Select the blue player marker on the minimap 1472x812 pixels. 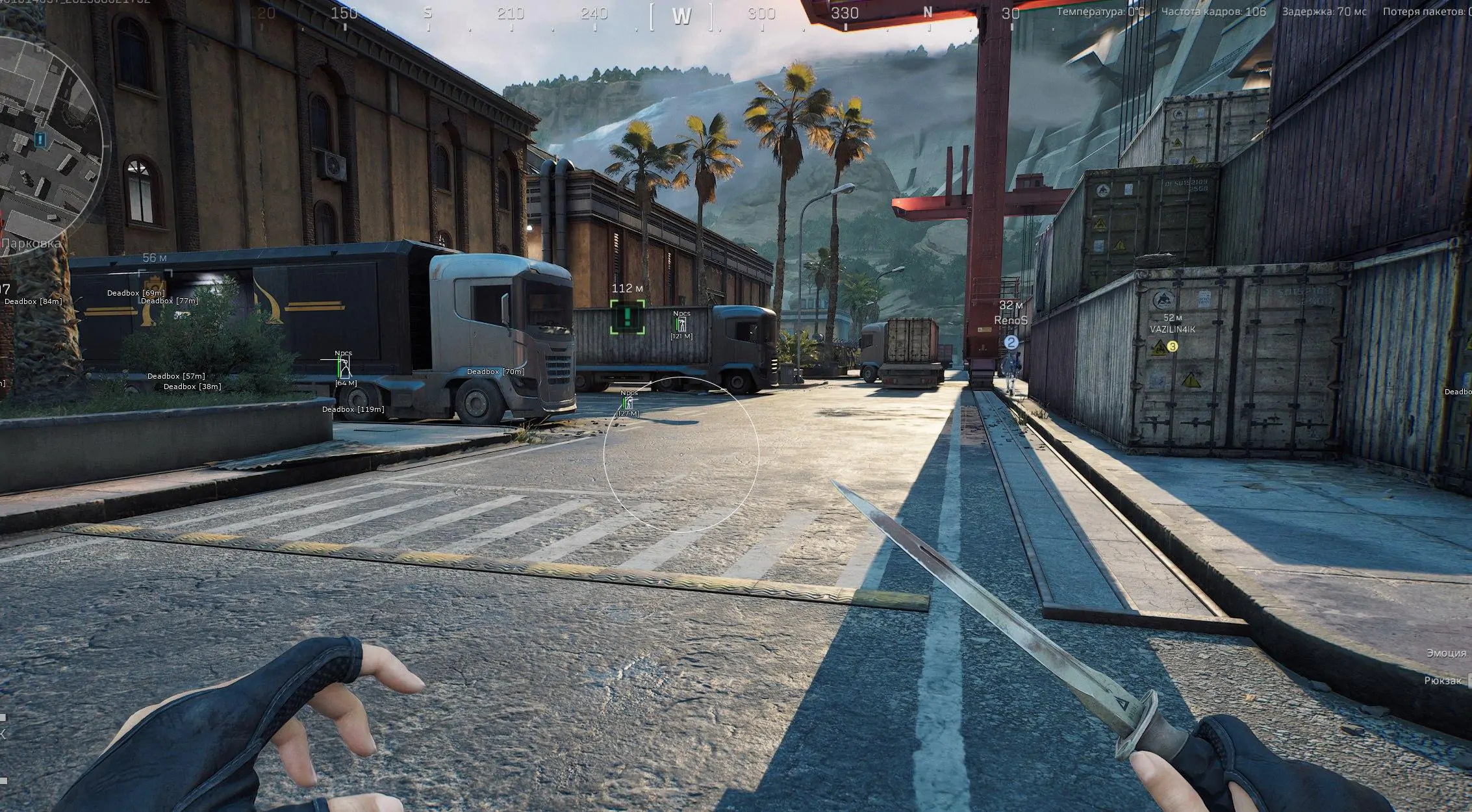tap(41, 139)
